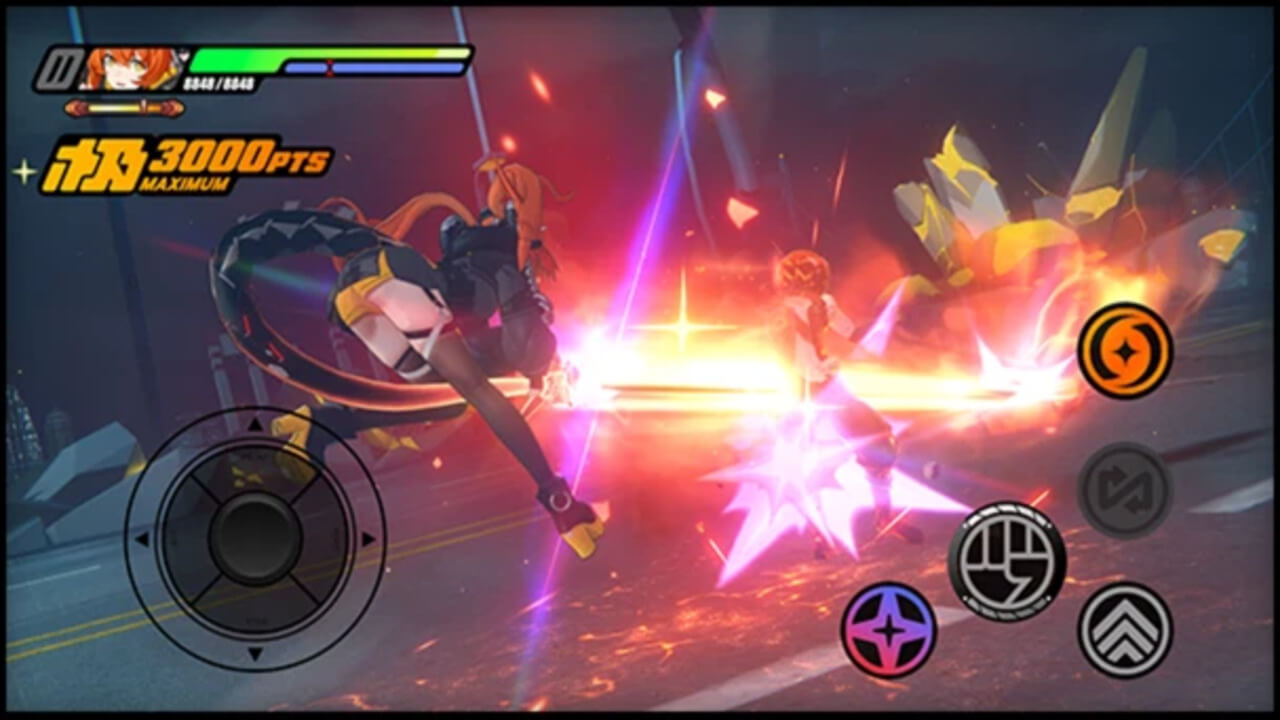Image resolution: width=1280 pixels, height=720 pixels.
Task: Activate the orange swirl special skill
Action: 1125,350
